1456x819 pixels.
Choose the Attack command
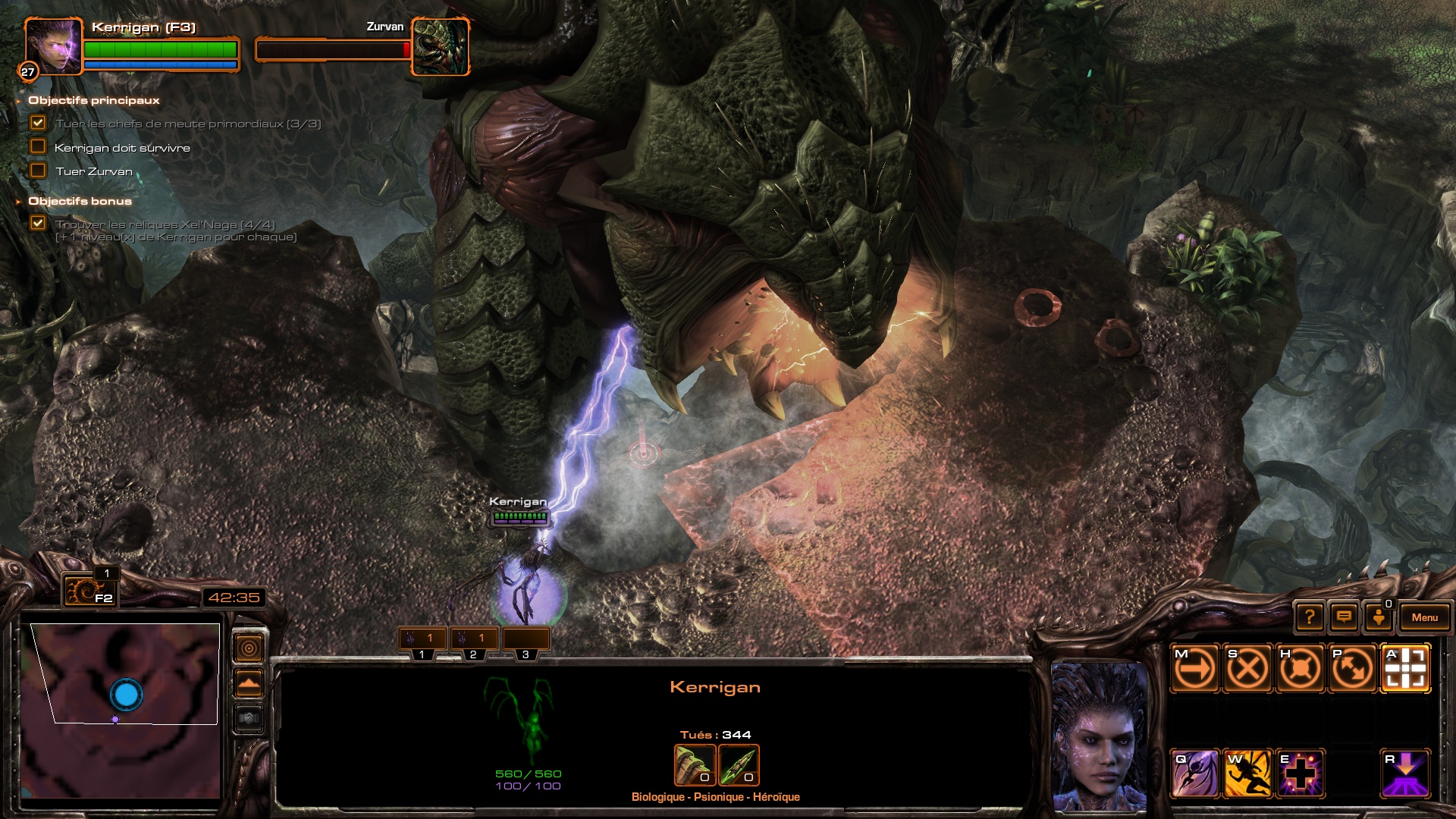[1405, 669]
